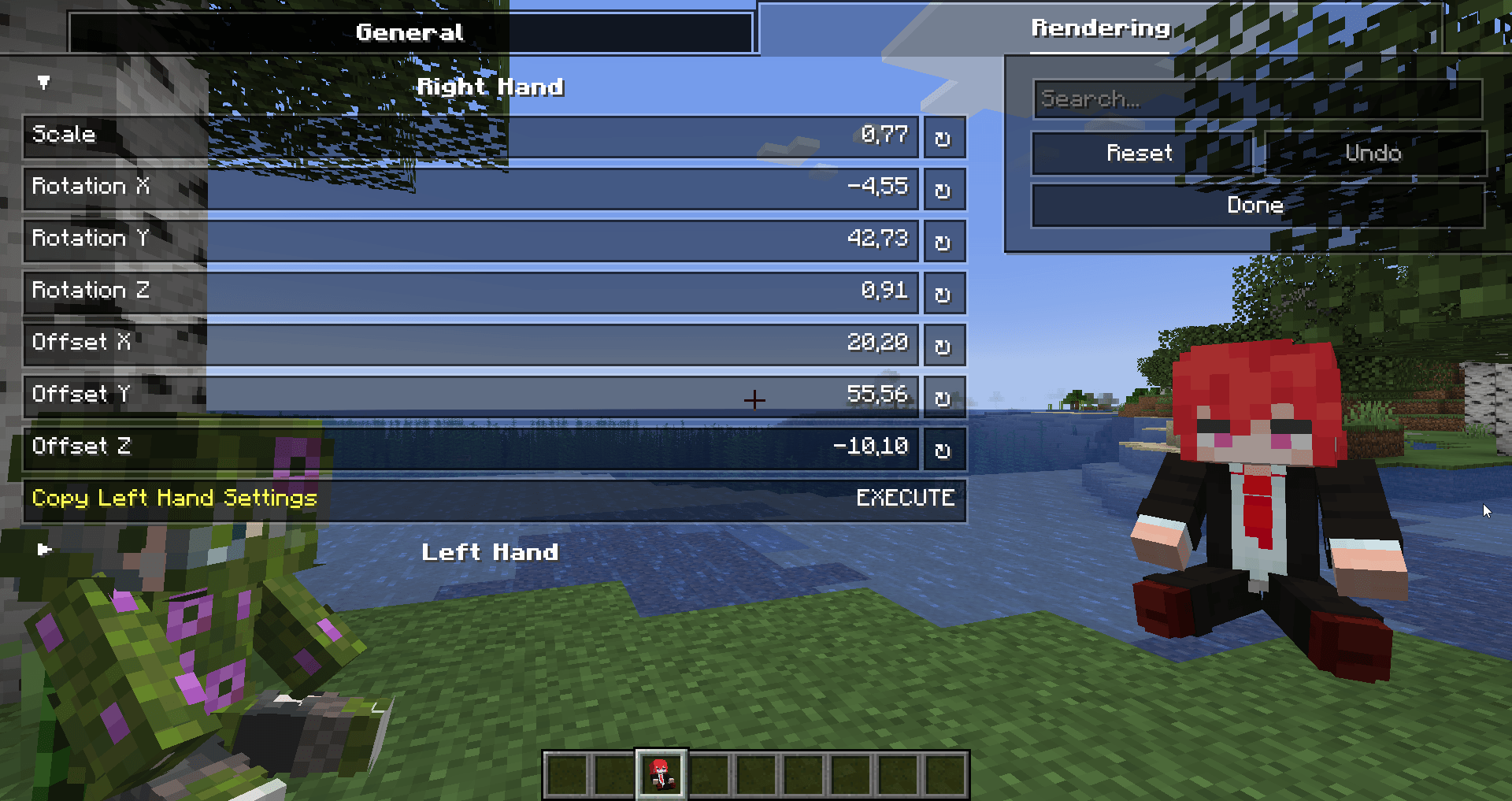Reset the Rotation X value
This screenshot has width=1512, height=801.
tap(943, 189)
